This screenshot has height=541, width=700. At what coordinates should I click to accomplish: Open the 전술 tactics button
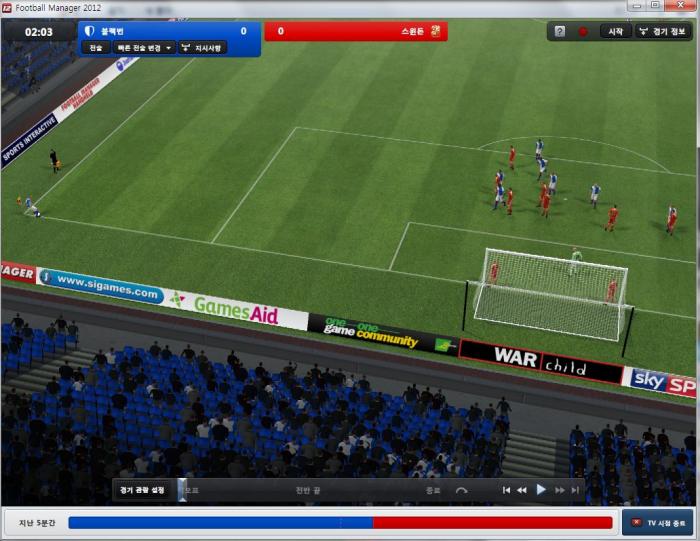click(x=95, y=47)
